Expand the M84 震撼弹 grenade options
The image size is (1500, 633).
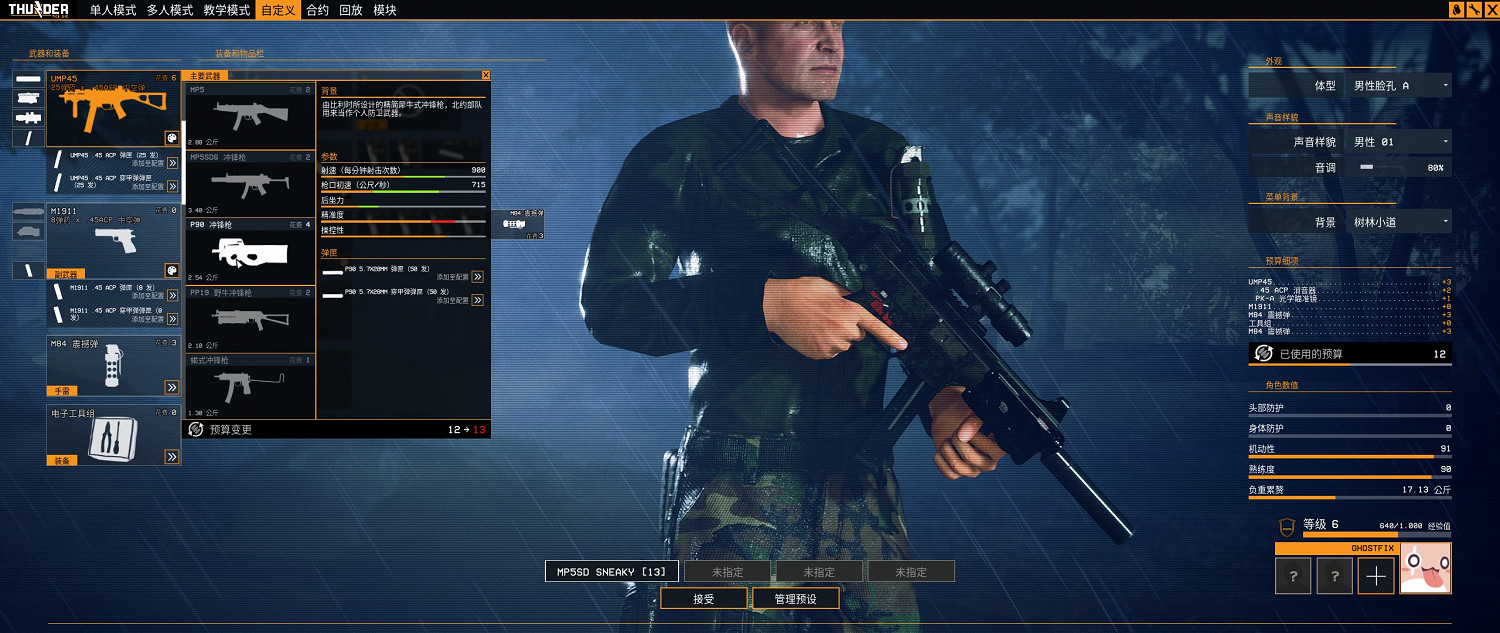tap(172, 388)
